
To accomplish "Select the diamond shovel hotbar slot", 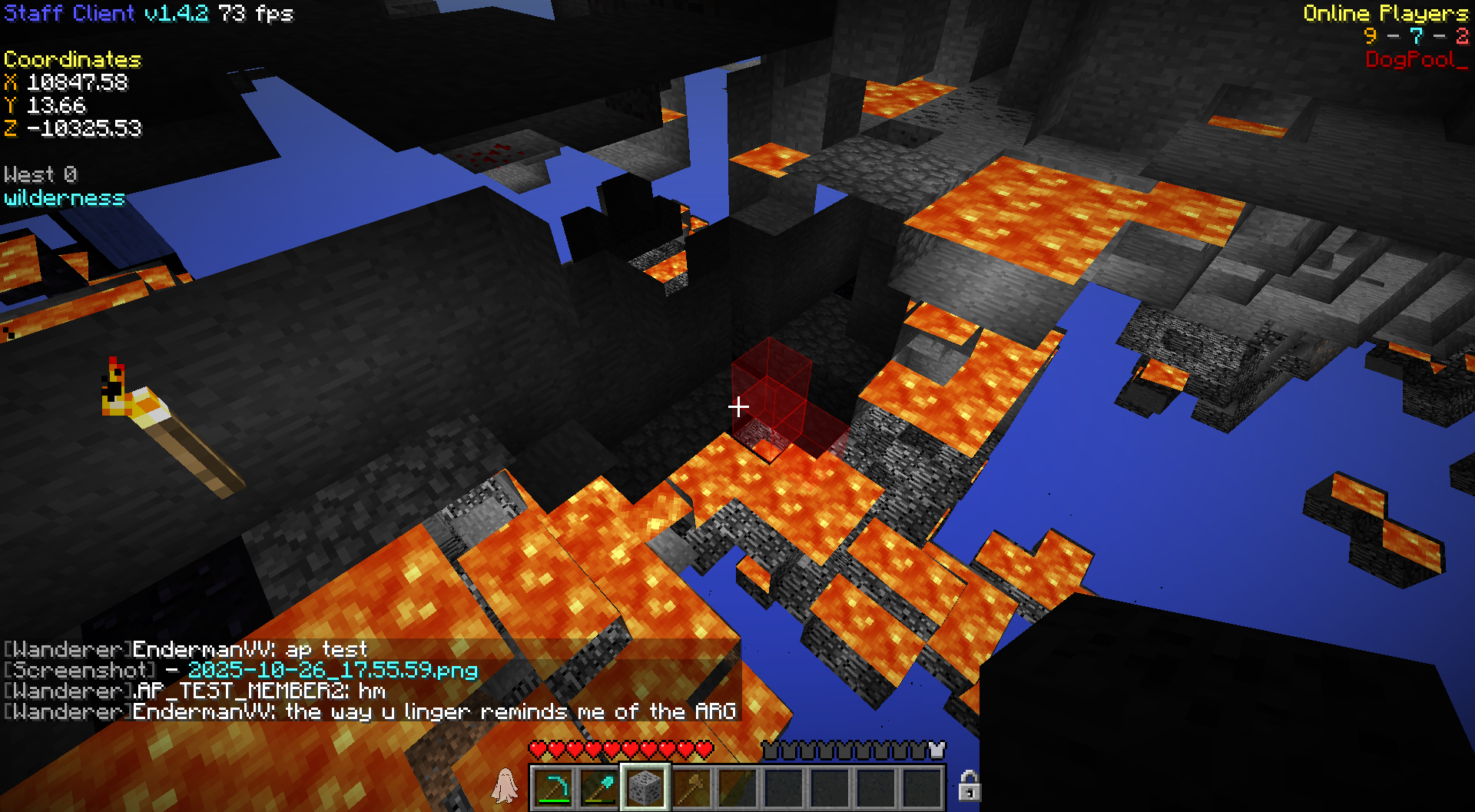I will (x=599, y=787).
